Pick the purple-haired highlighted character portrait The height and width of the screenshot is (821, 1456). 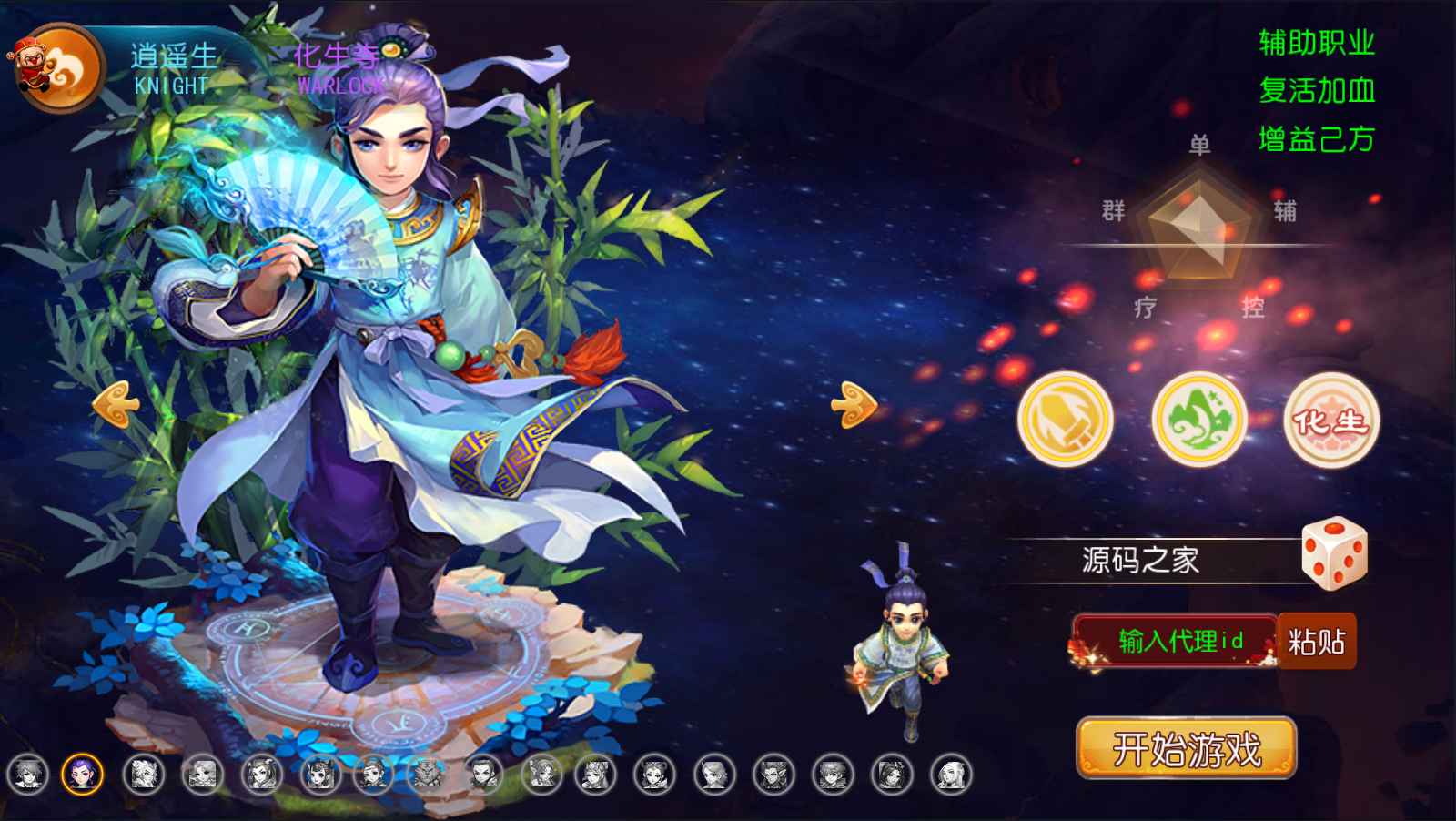pyautogui.click(x=83, y=775)
